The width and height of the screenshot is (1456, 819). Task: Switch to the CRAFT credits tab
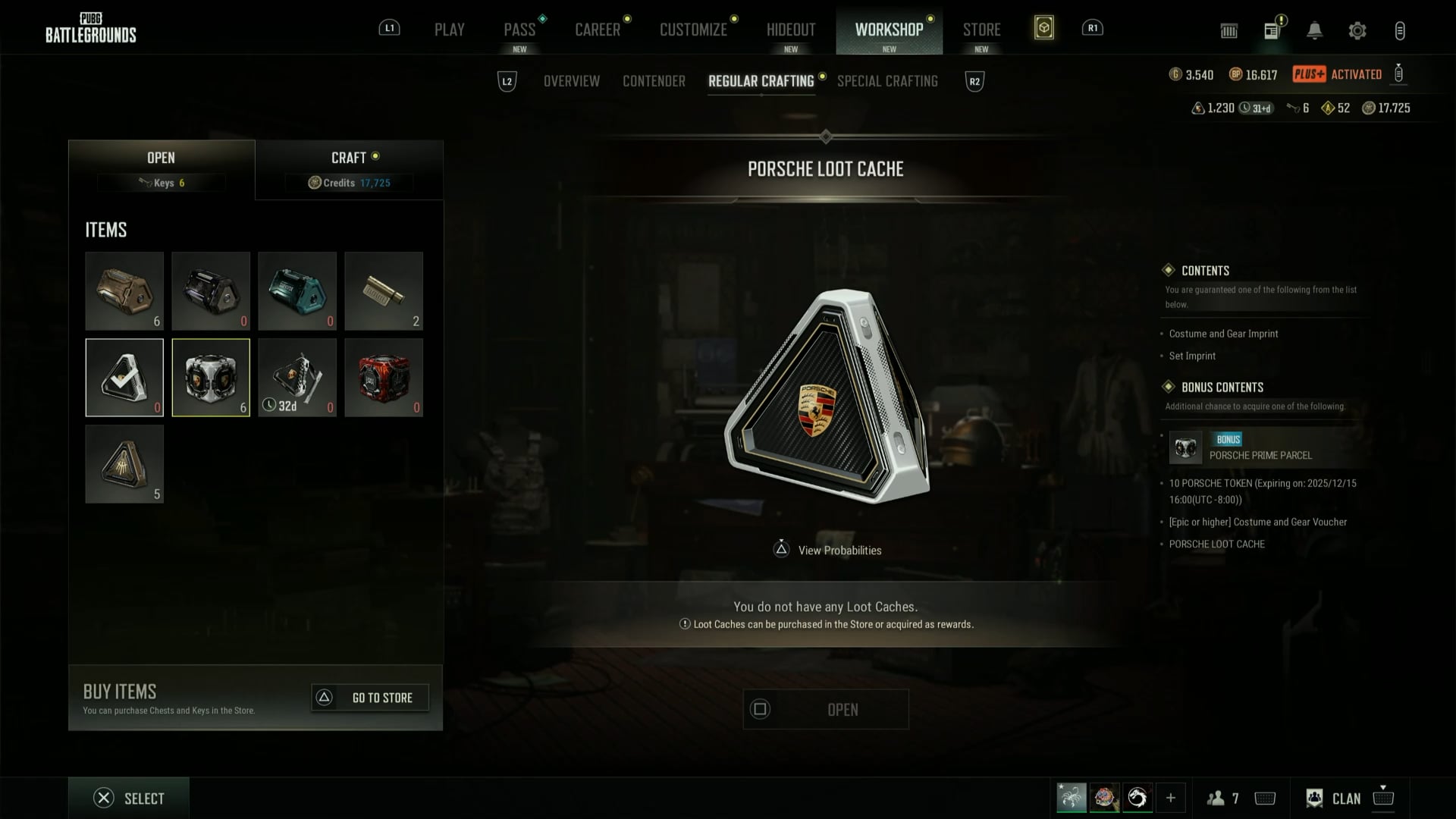coord(349,169)
